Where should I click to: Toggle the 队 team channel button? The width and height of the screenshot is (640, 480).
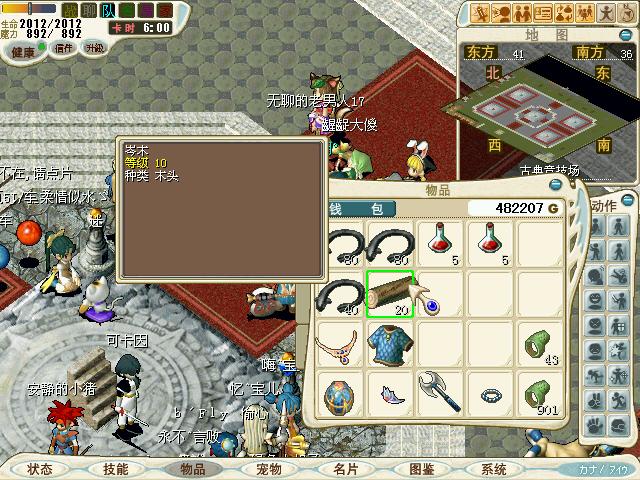107,10
